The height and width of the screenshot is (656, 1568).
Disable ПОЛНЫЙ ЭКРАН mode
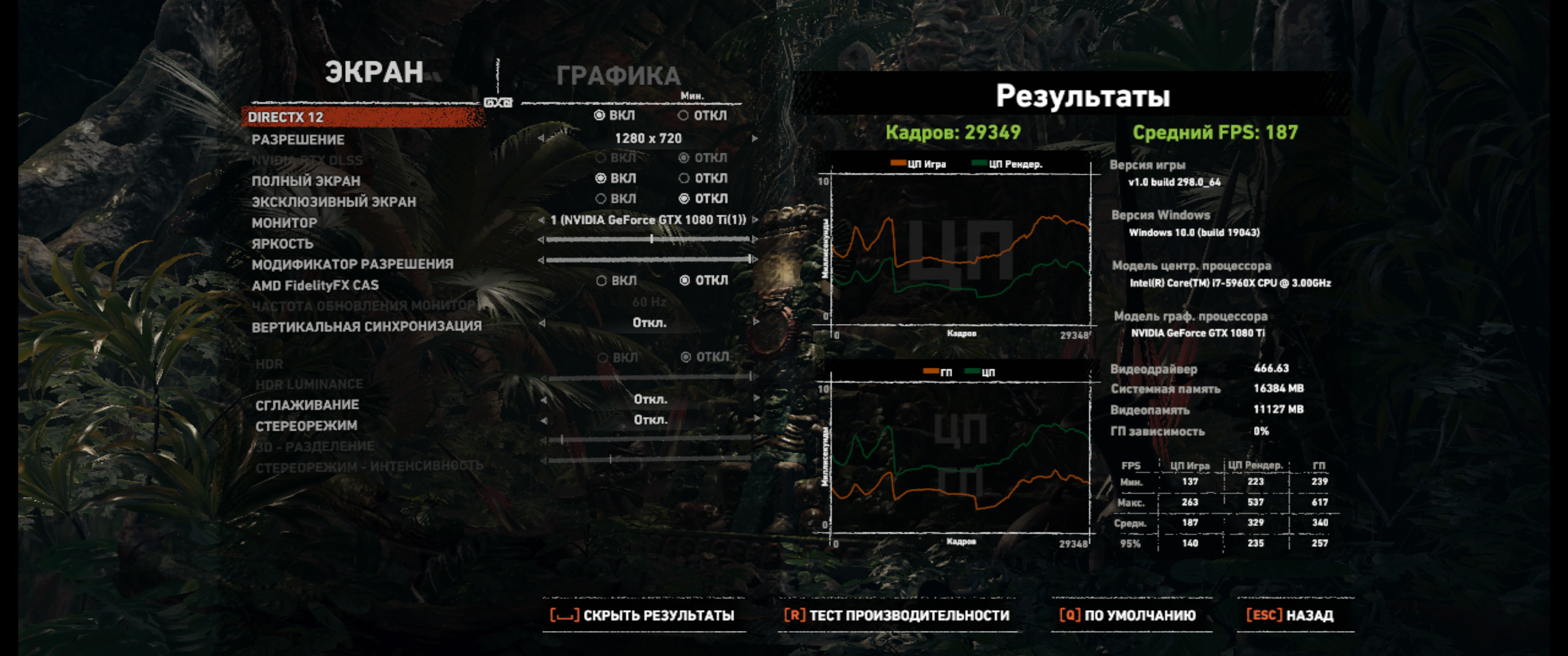[684, 178]
